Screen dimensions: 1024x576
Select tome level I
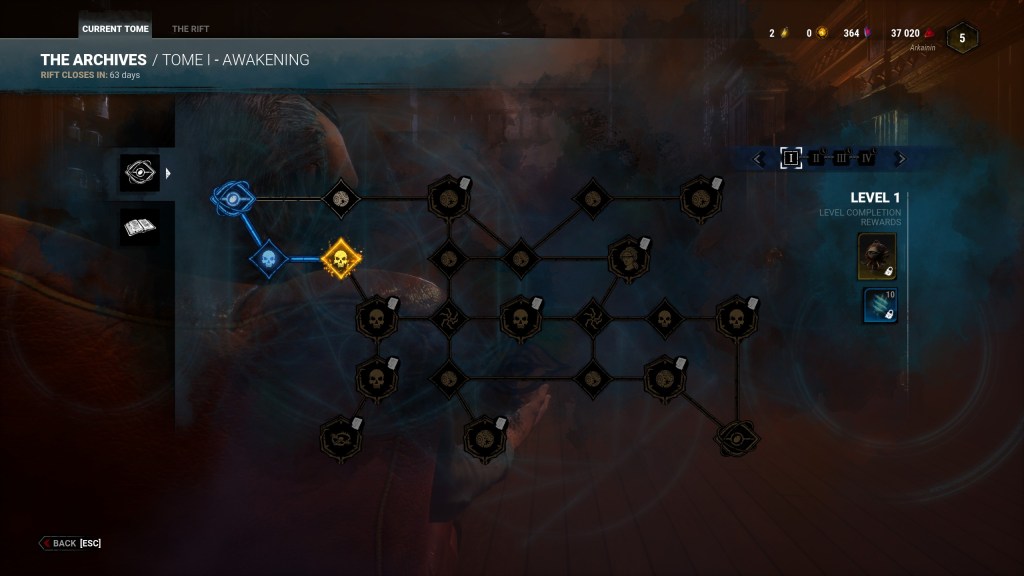click(x=791, y=158)
